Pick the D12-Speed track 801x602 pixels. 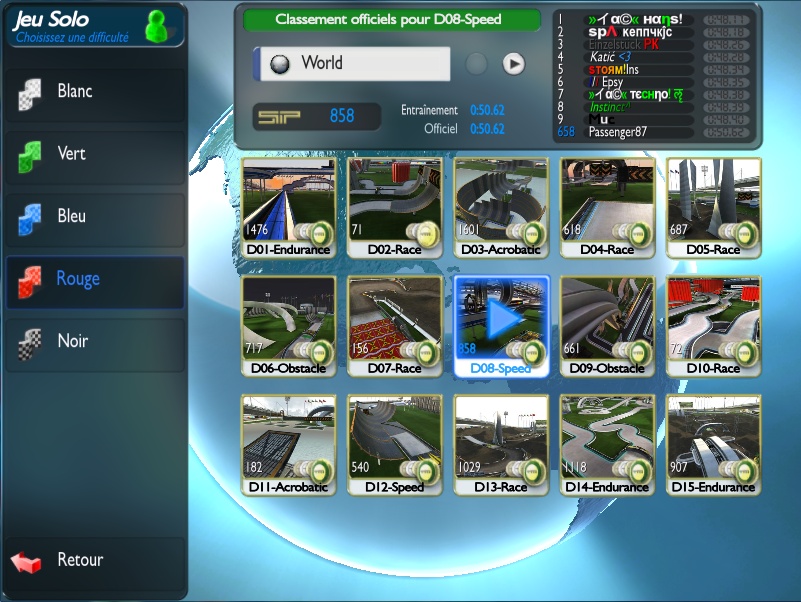click(x=394, y=437)
